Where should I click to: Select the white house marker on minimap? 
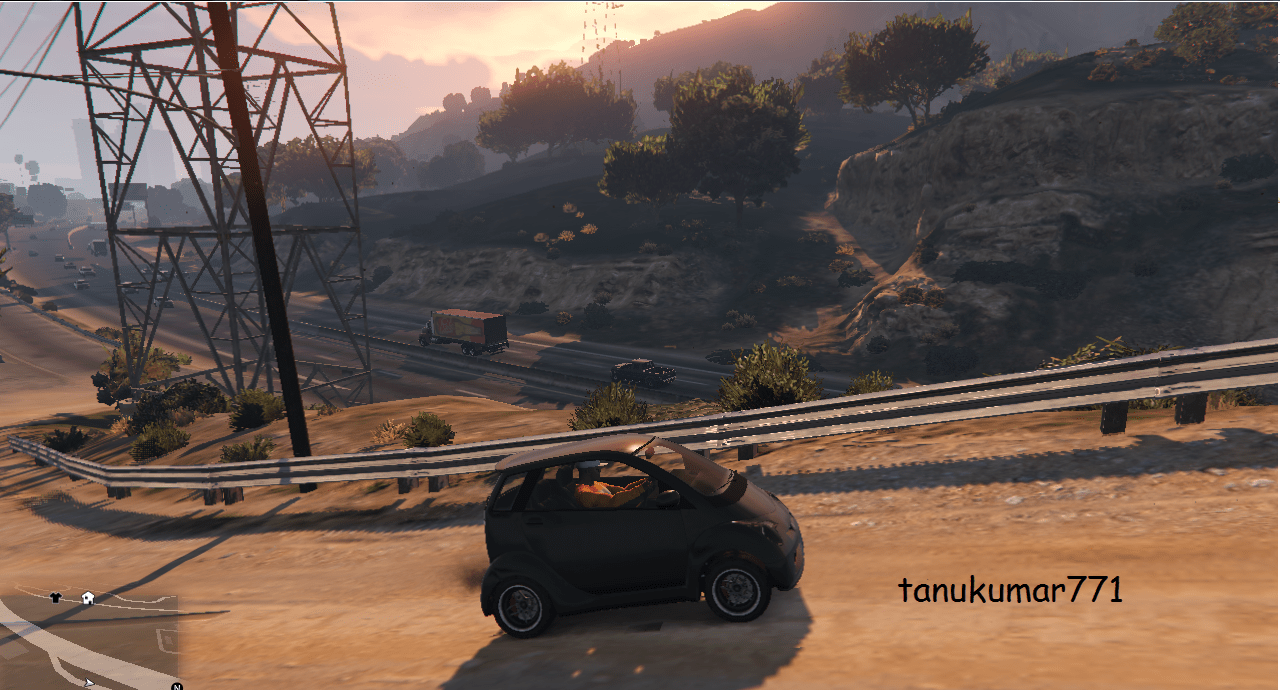88,598
